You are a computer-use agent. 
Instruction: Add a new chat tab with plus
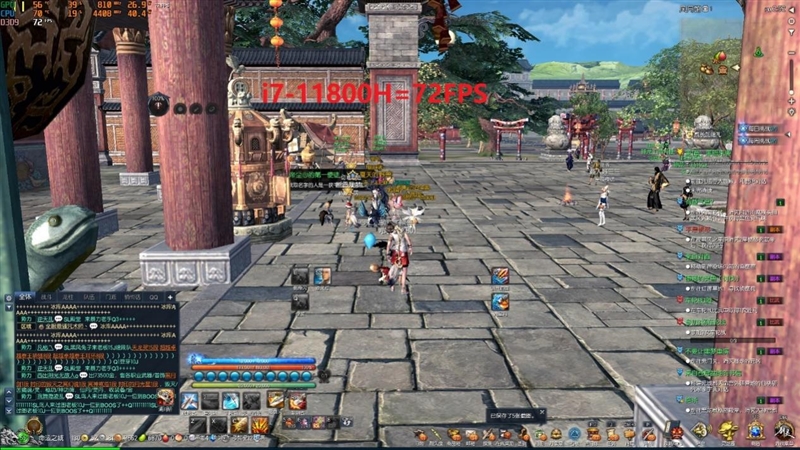click(x=172, y=296)
